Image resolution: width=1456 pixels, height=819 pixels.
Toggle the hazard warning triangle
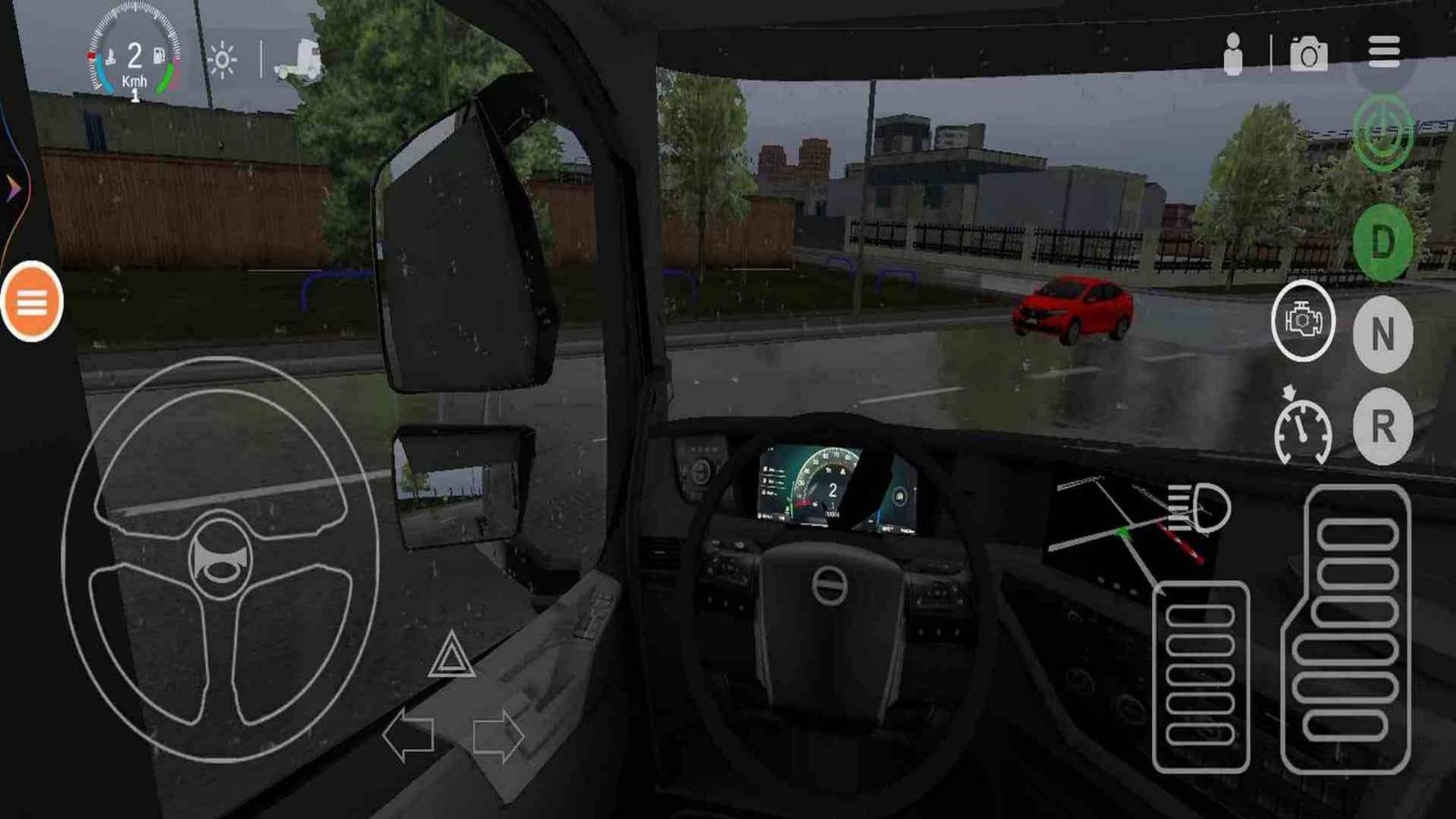451,657
